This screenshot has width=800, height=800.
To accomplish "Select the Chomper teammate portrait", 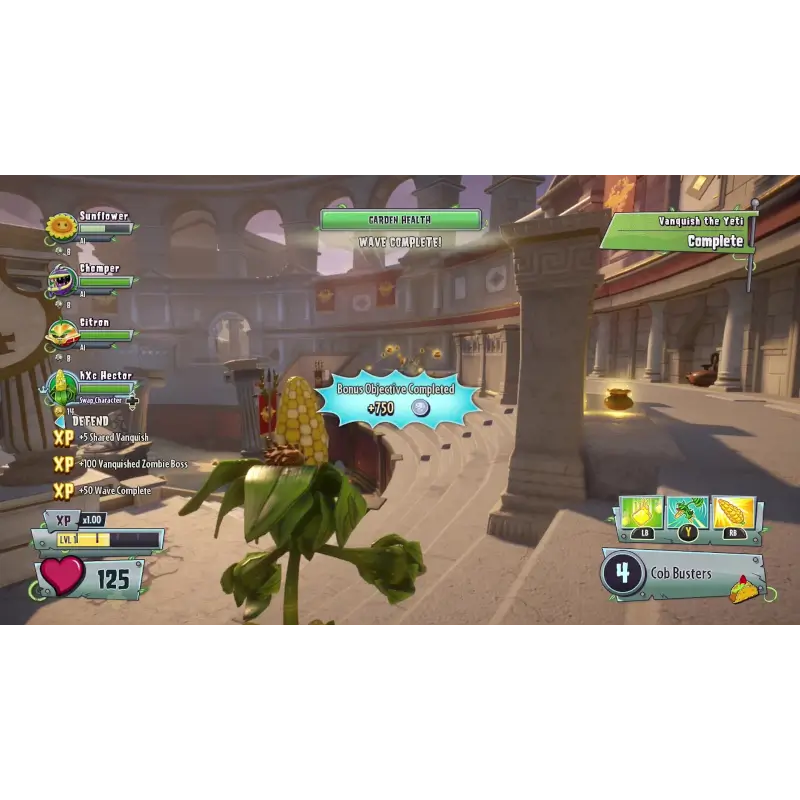I will (62, 281).
